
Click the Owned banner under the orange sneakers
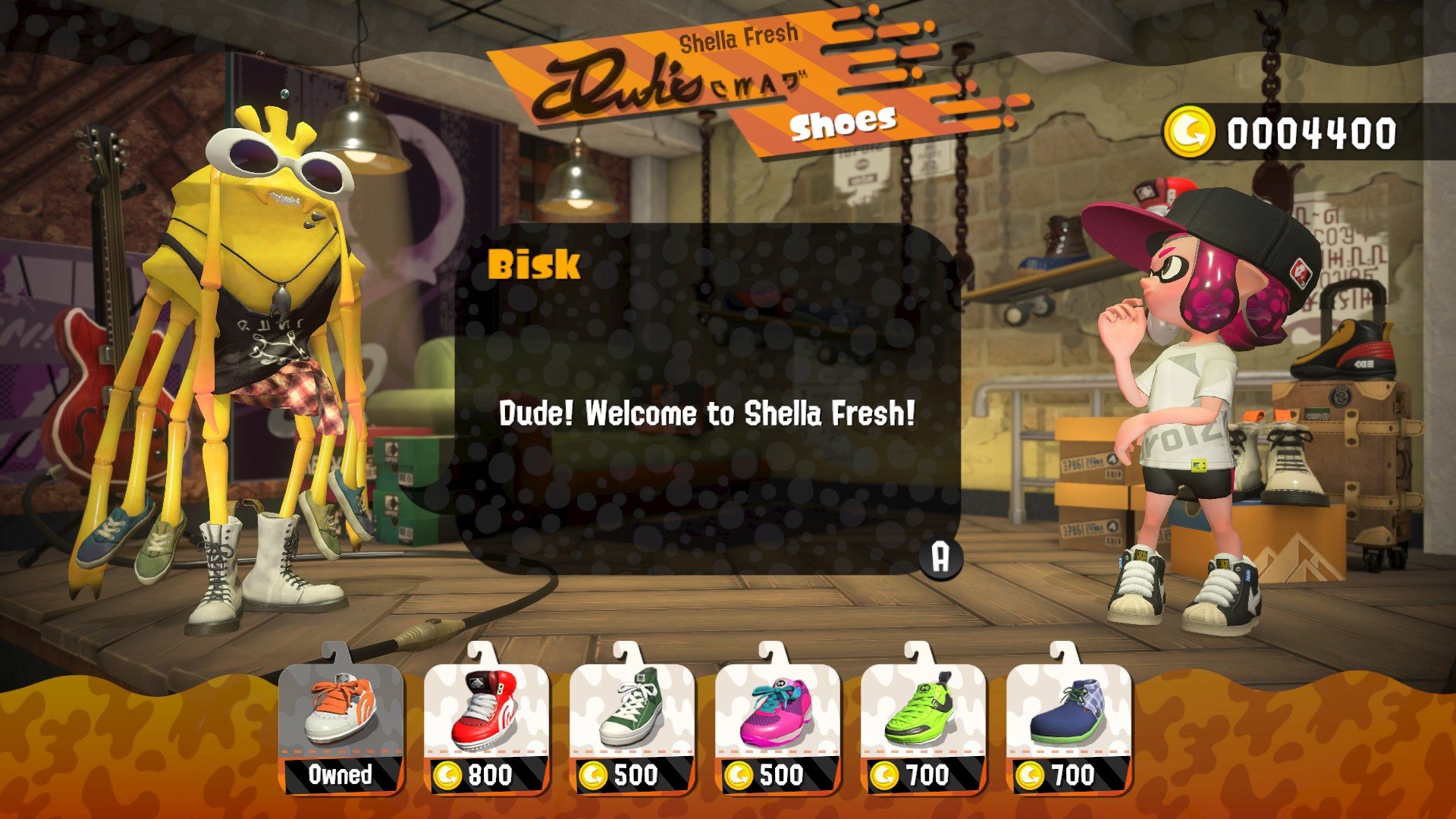(340, 777)
